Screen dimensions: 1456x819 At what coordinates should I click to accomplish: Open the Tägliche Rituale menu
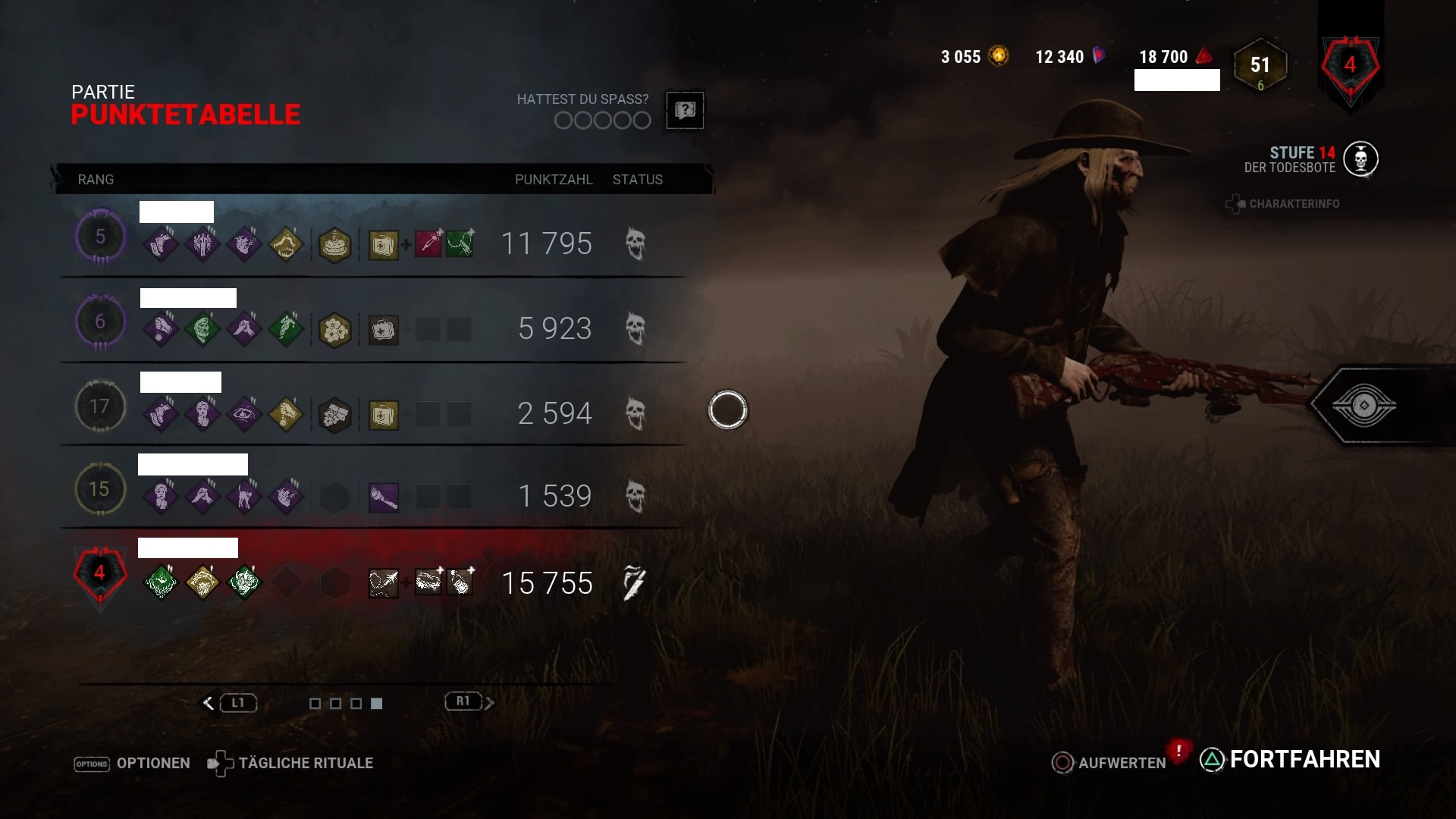click(306, 763)
